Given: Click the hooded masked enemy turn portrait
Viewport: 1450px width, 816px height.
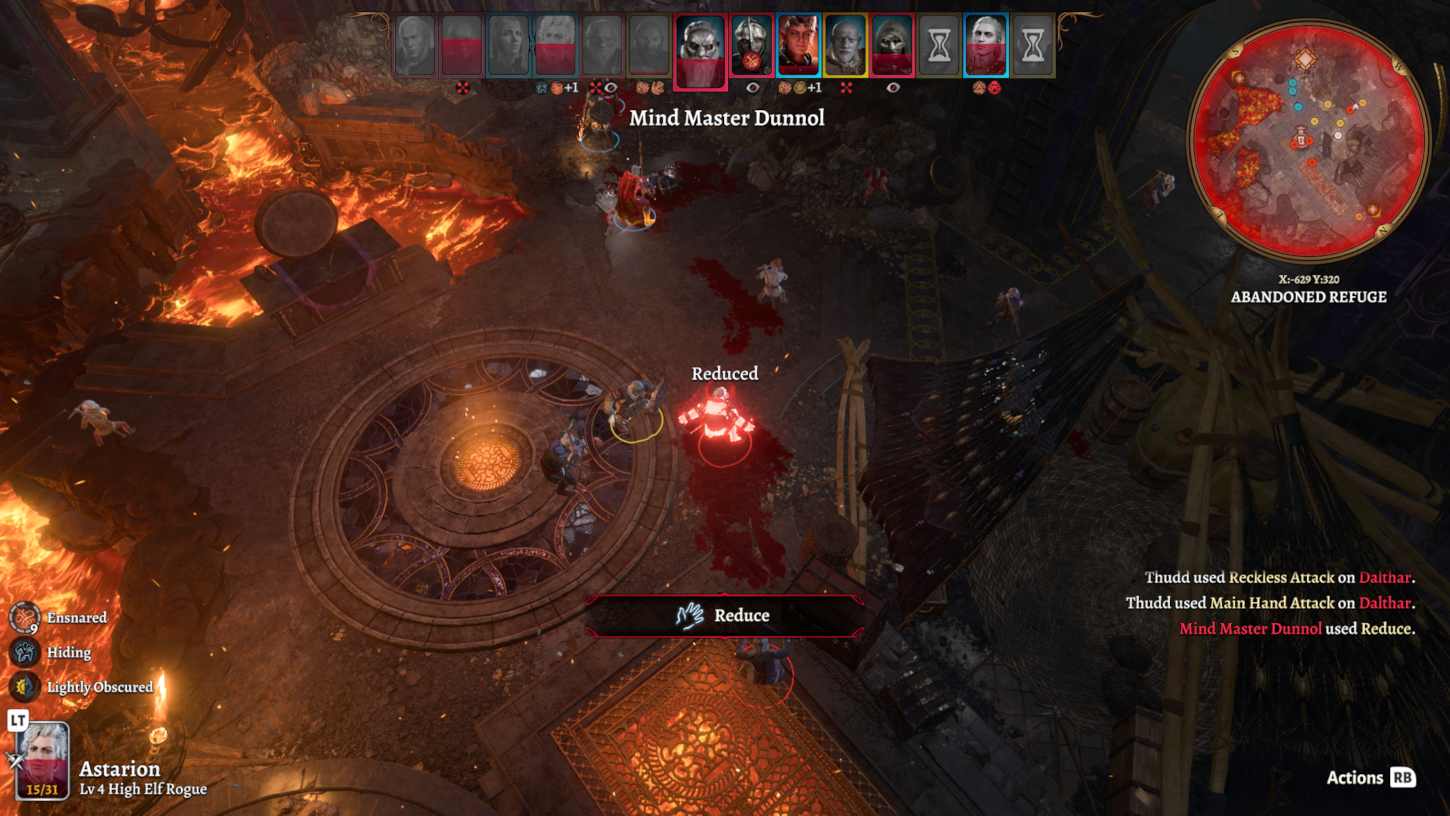Looking at the screenshot, I should click(892, 46).
